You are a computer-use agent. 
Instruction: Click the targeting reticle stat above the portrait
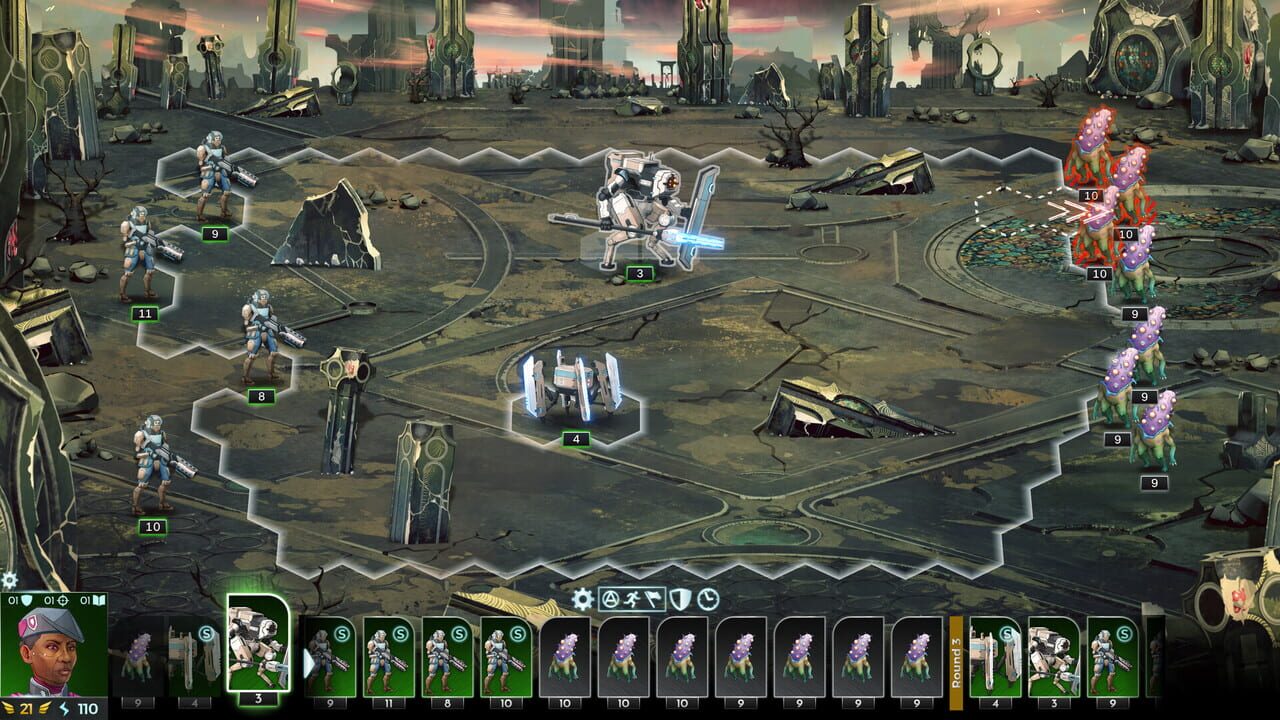(62, 601)
